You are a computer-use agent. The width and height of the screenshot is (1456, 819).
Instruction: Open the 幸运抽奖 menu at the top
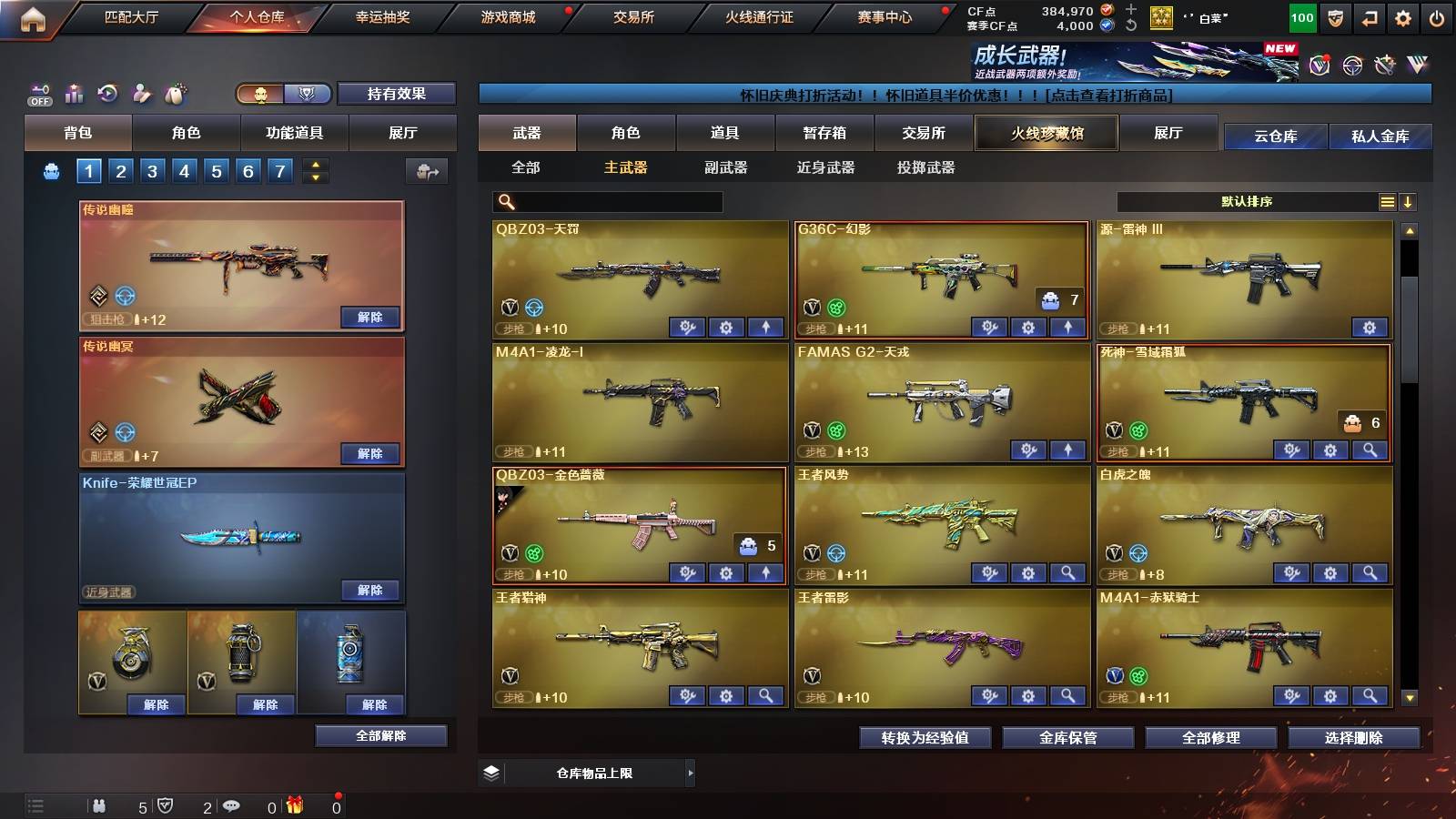coord(379,16)
